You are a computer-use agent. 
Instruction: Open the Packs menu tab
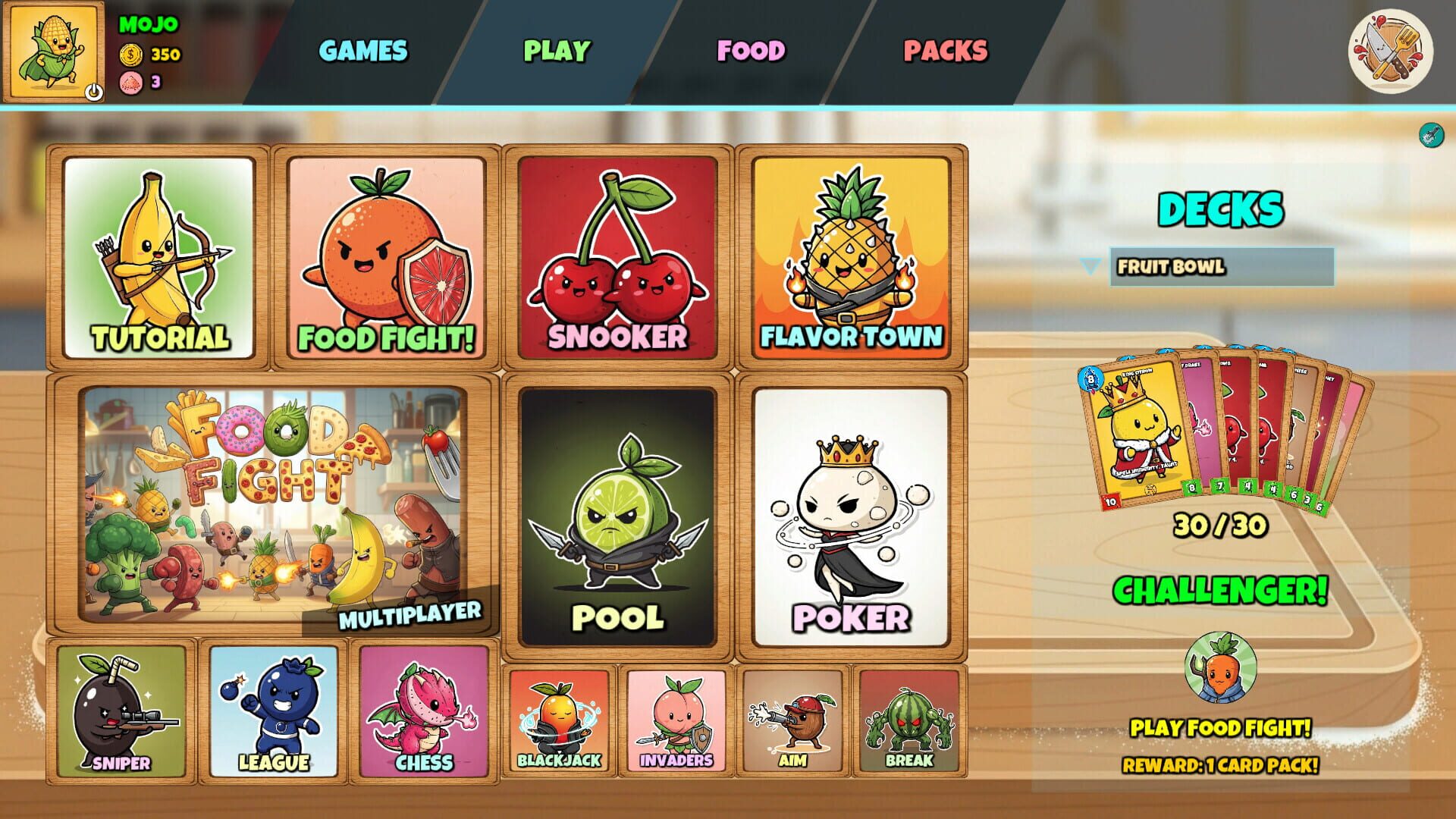pyautogui.click(x=945, y=50)
